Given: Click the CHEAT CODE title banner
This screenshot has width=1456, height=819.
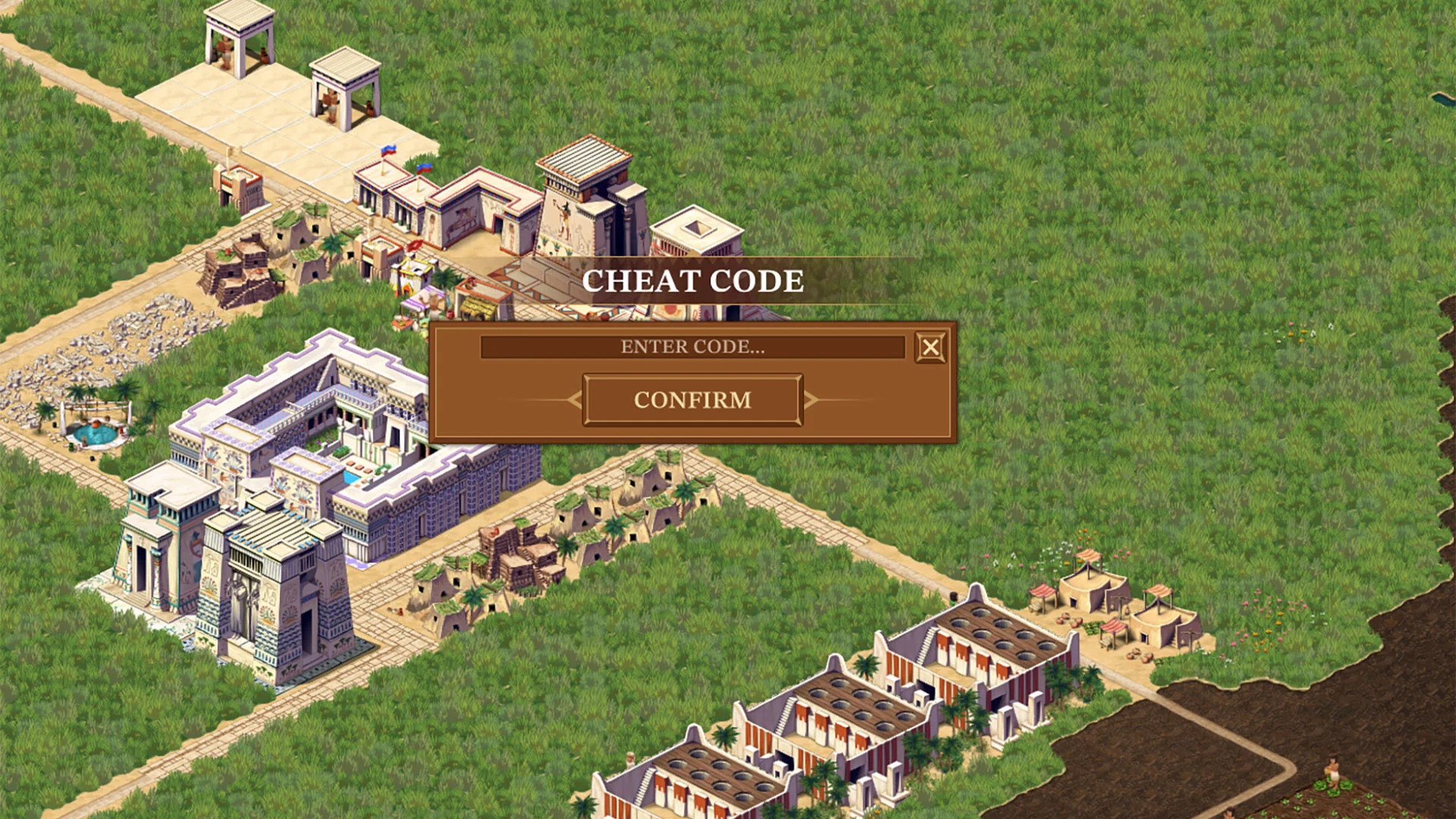Looking at the screenshot, I should [x=692, y=281].
